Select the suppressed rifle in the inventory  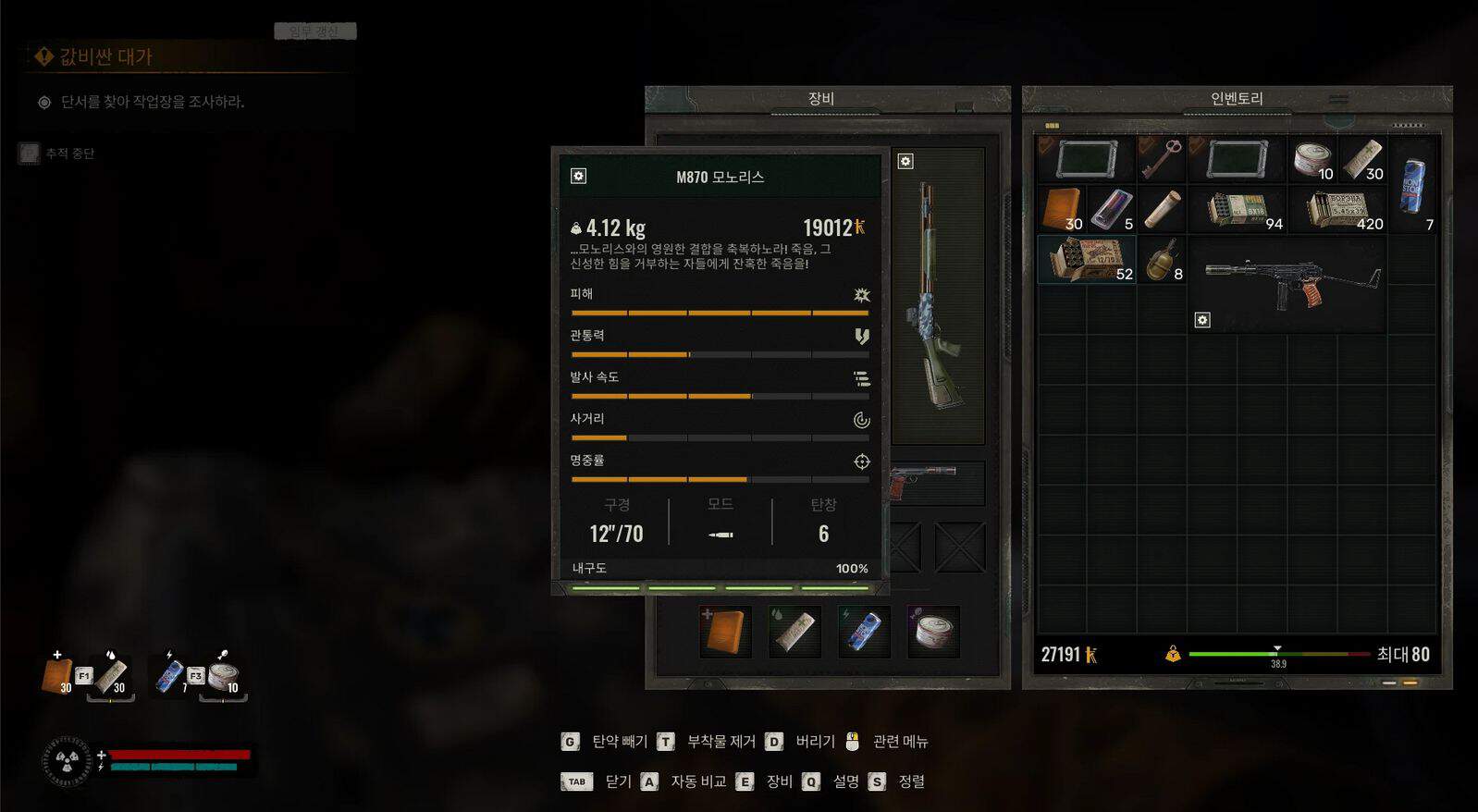click(1288, 280)
